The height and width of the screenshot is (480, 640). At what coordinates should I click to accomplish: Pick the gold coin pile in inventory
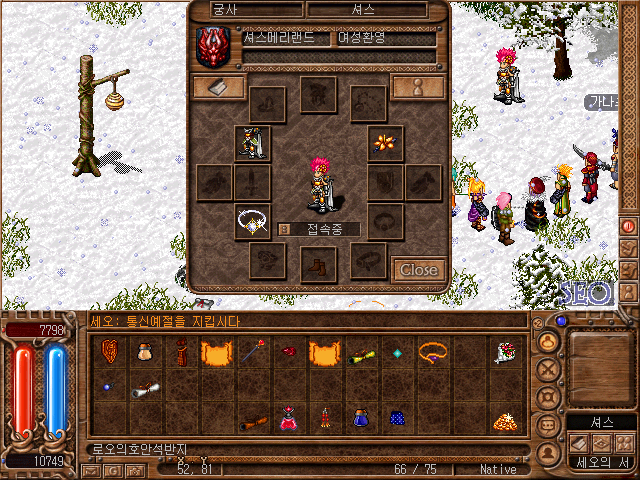pos(504,419)
